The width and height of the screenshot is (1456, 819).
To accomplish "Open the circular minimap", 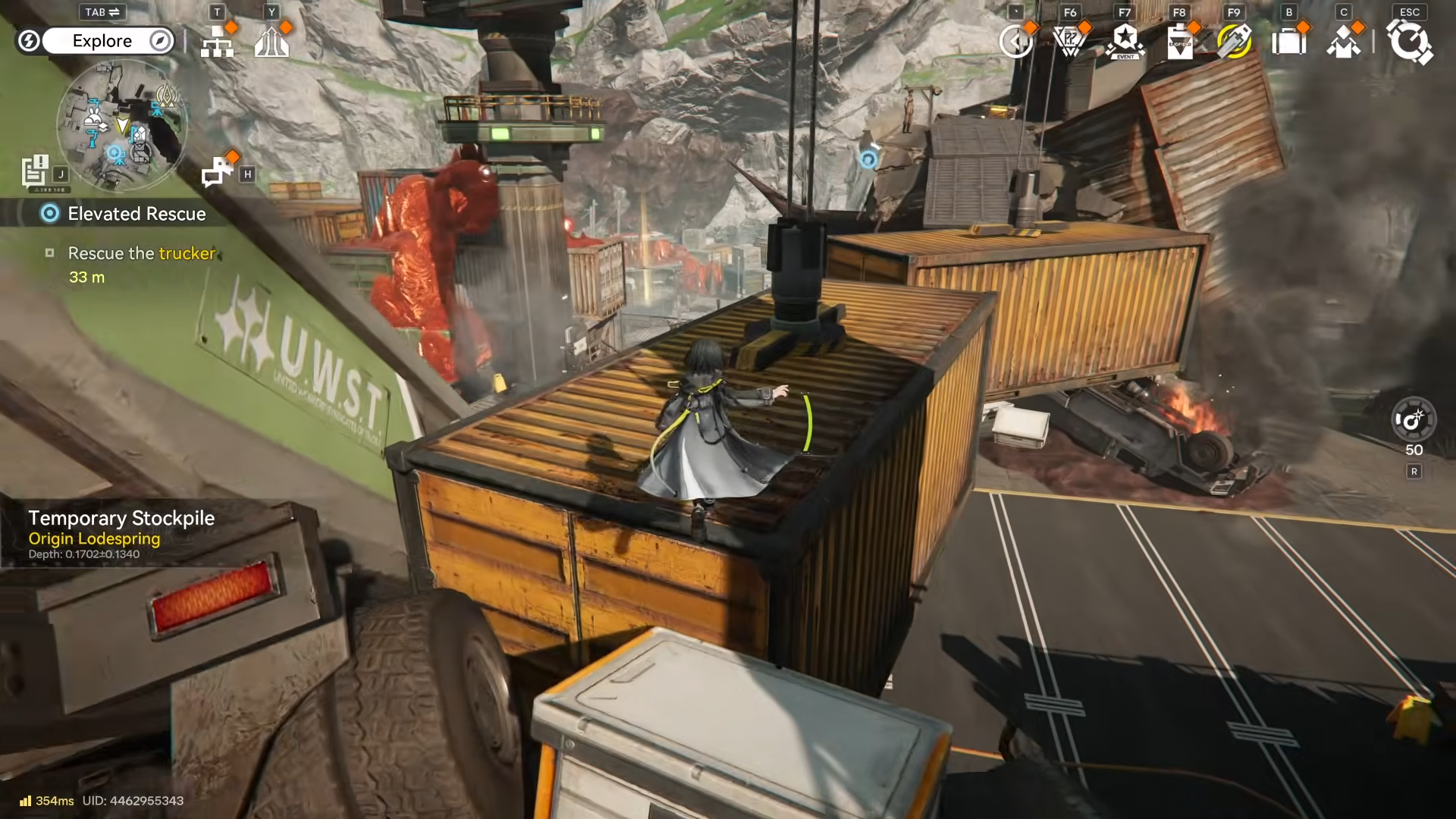I will click(x=121, y=125).
